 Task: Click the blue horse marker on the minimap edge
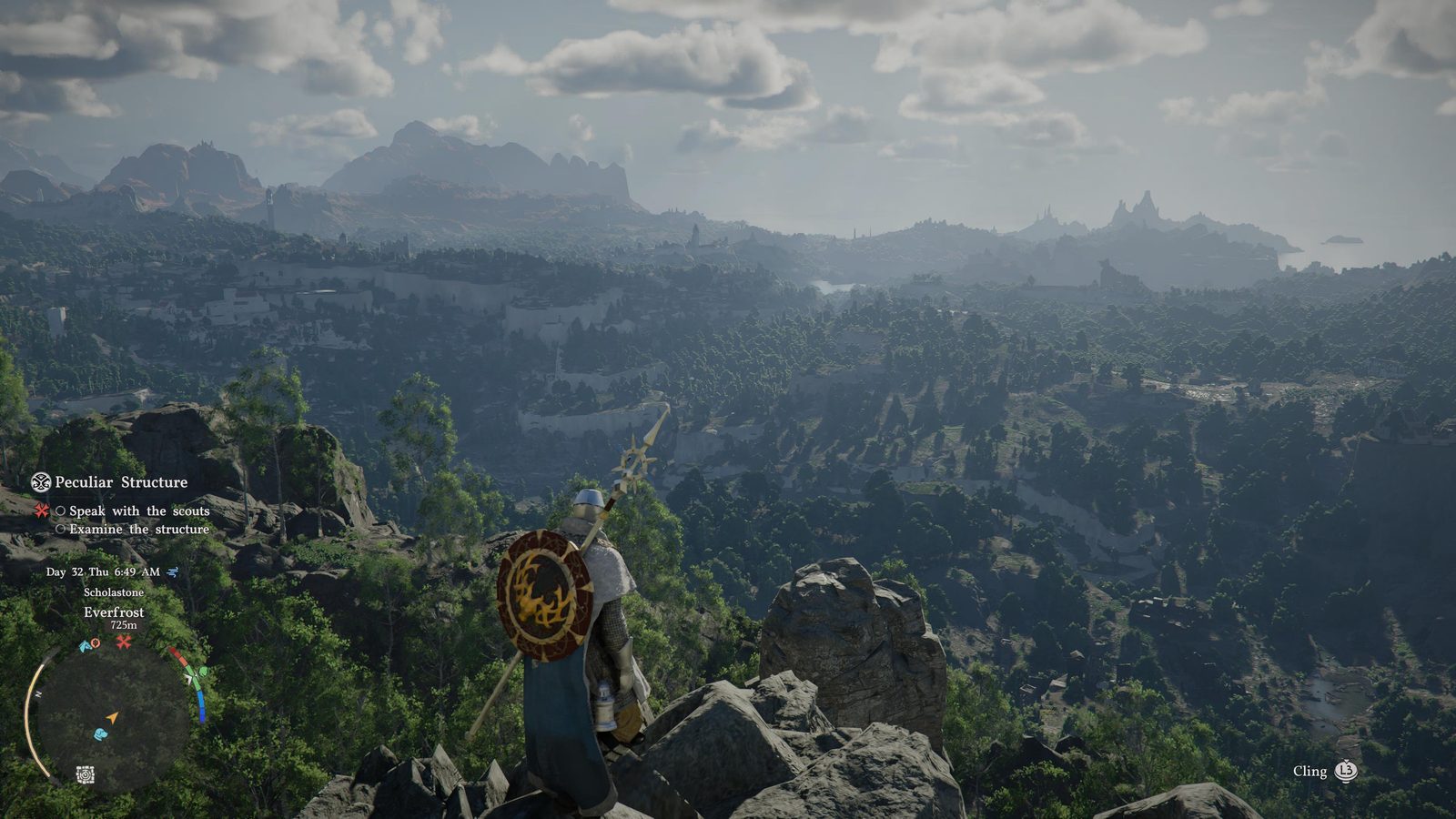(x=85, y=645)
